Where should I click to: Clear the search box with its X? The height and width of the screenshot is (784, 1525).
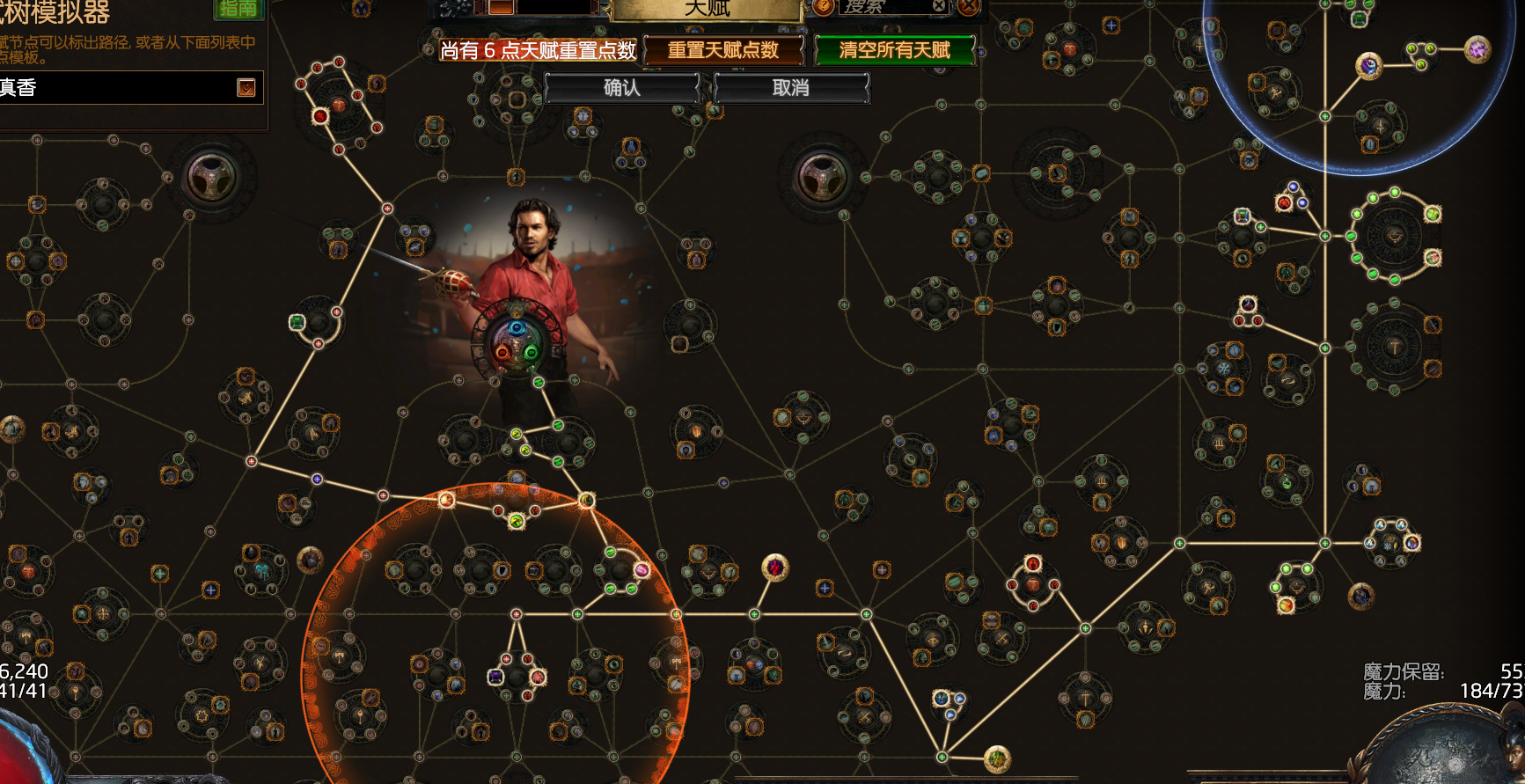click(939, 6)
